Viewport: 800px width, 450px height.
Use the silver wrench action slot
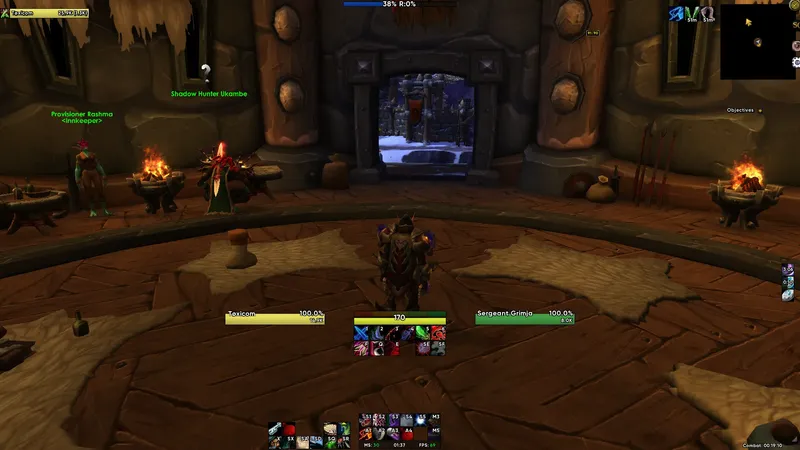(x=274, y=430)
